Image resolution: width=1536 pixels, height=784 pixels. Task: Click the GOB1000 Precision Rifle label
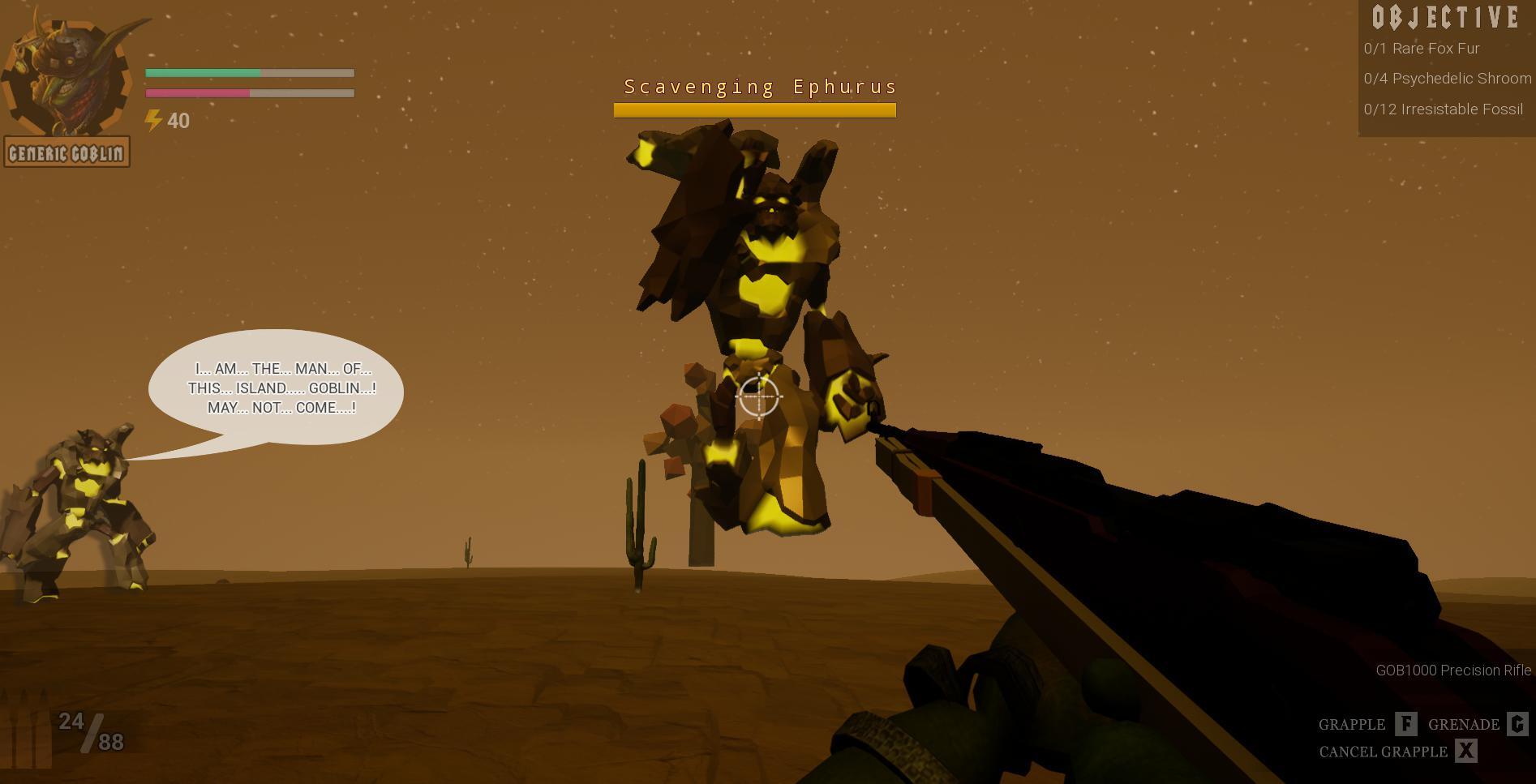click(x=1452, y=670)
